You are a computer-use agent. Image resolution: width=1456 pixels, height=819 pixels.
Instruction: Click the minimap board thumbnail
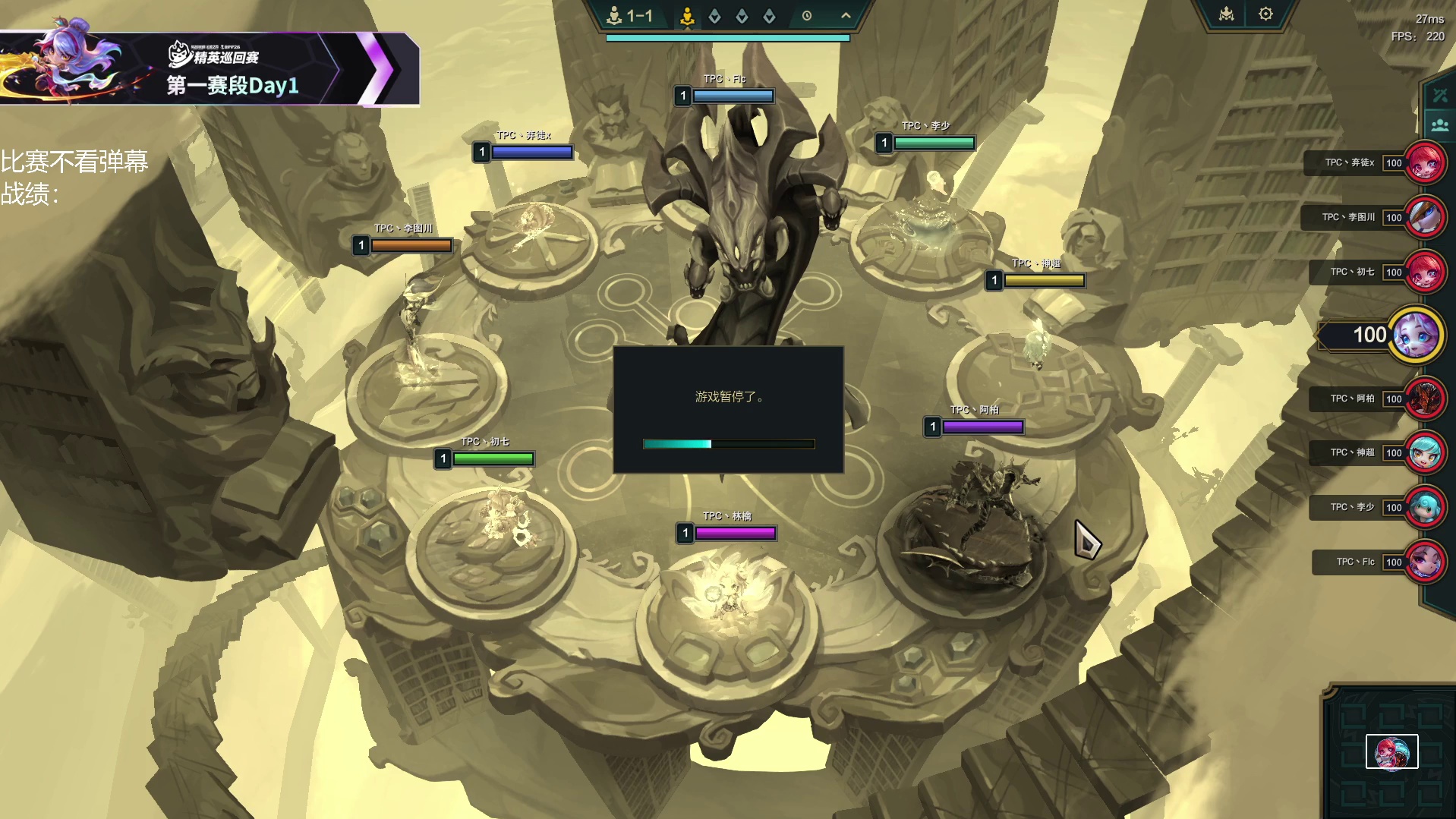click(x=1391, y=752)
